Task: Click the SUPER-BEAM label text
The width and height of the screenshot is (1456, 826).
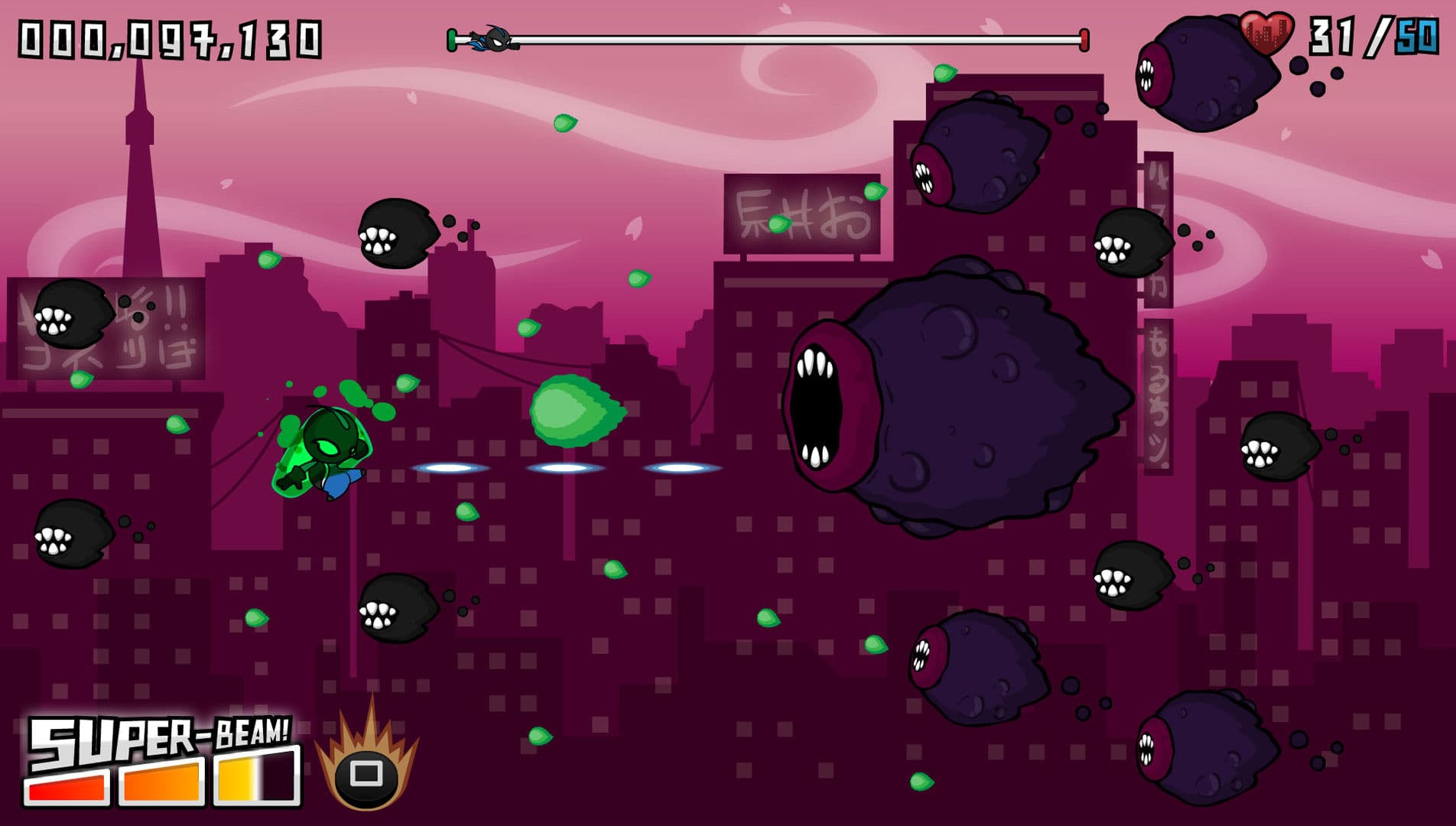Action: point(161,738)
